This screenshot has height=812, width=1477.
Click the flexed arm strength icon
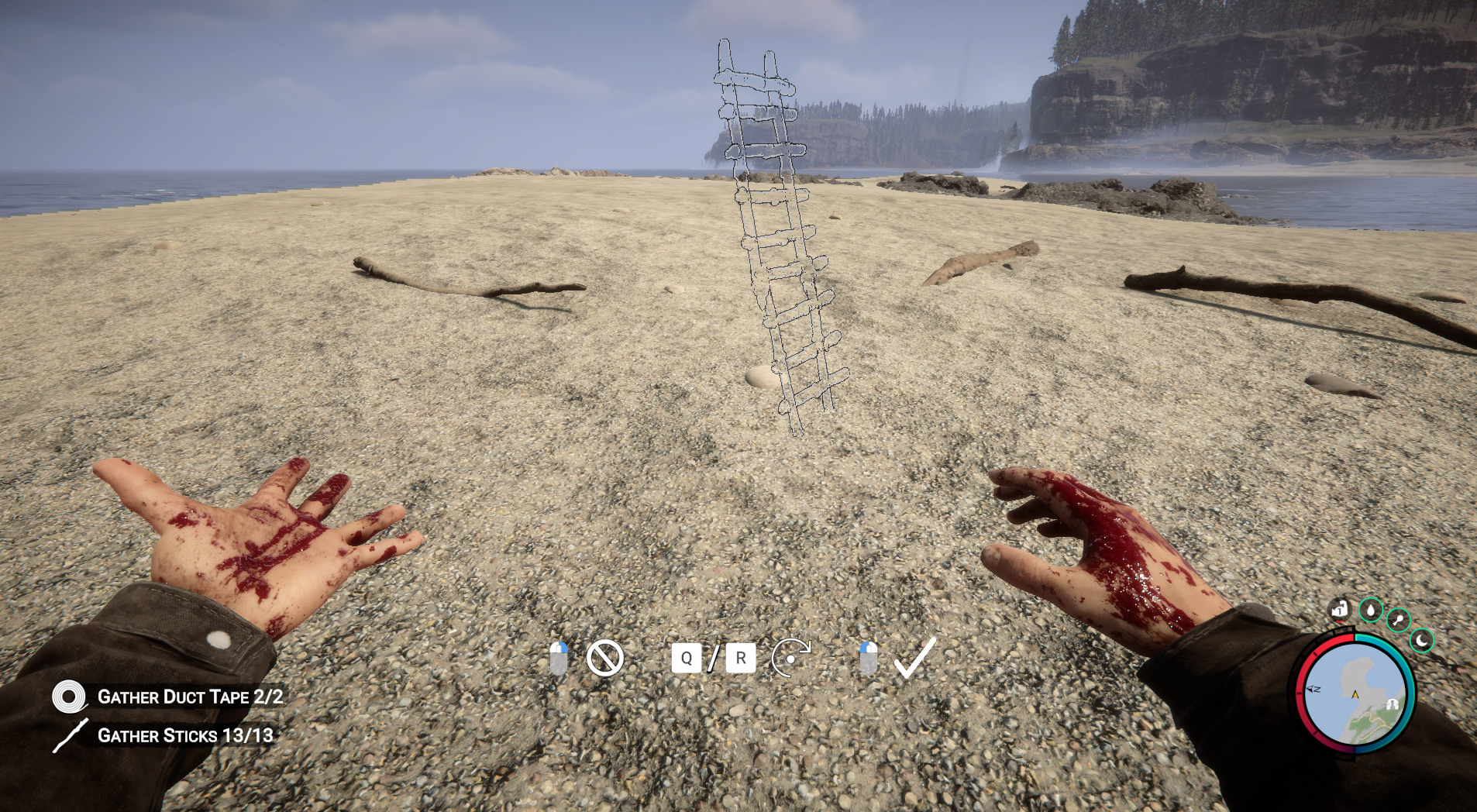[1340, 611]
